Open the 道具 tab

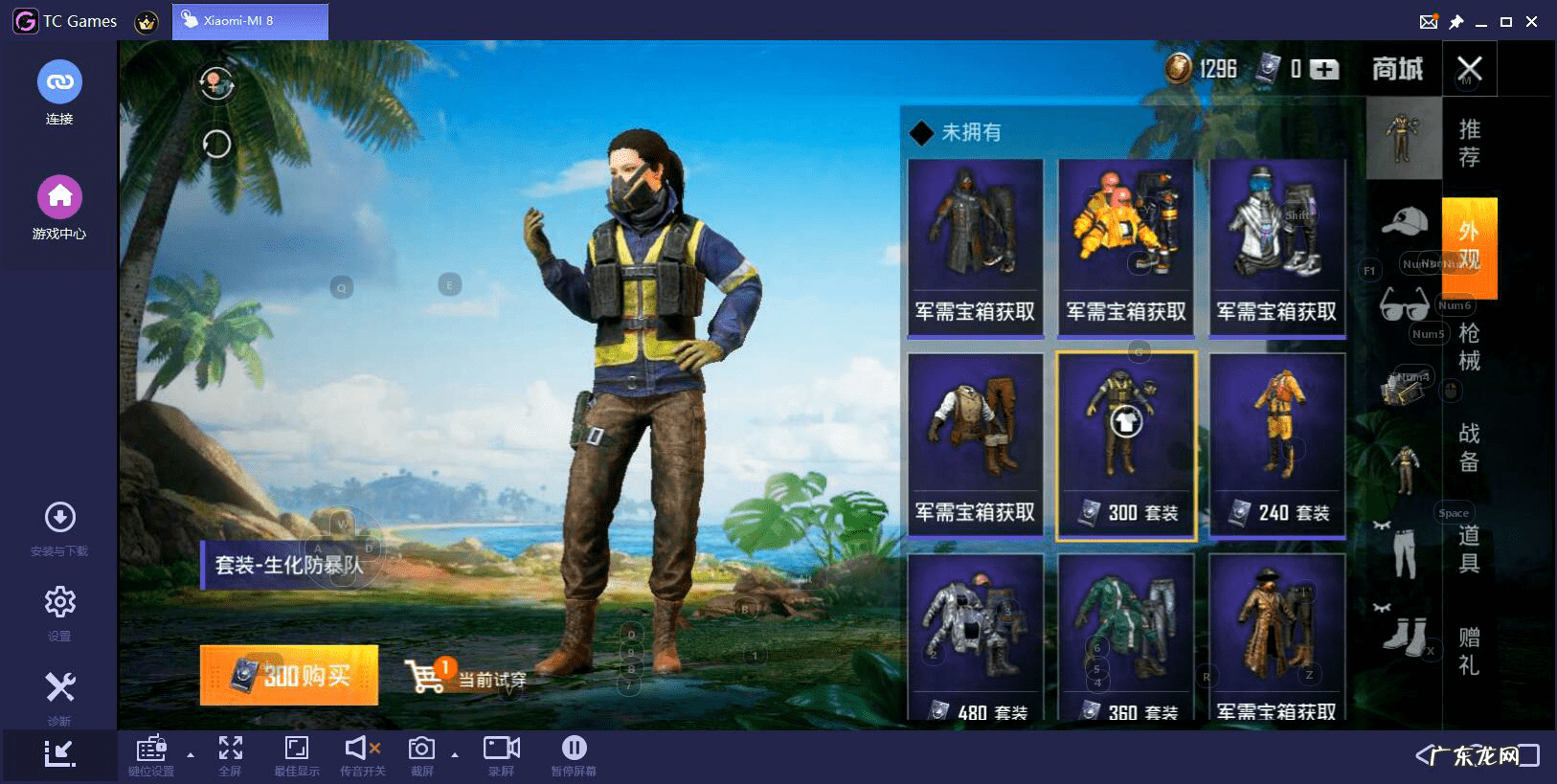[x=1469, y=549]
